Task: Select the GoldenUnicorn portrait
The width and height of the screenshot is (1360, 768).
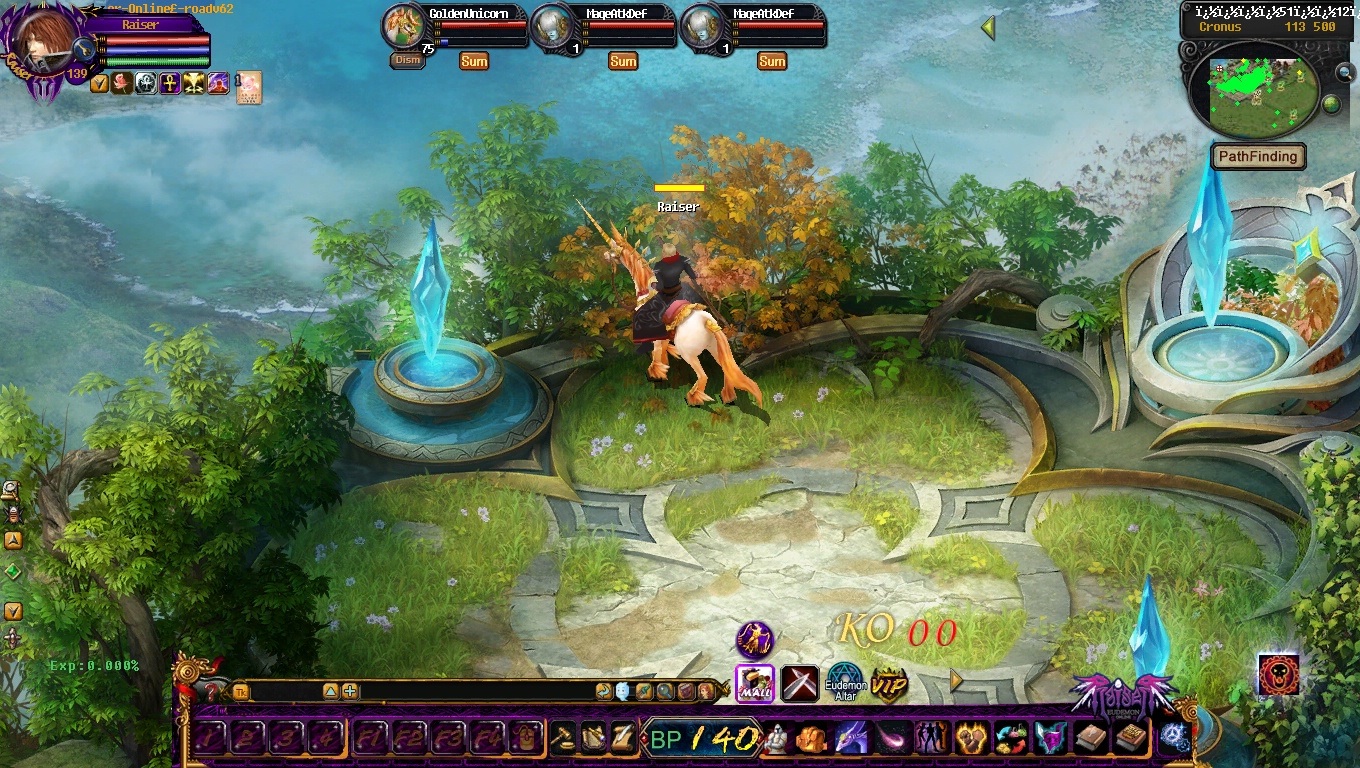Action: click(405, 27)
